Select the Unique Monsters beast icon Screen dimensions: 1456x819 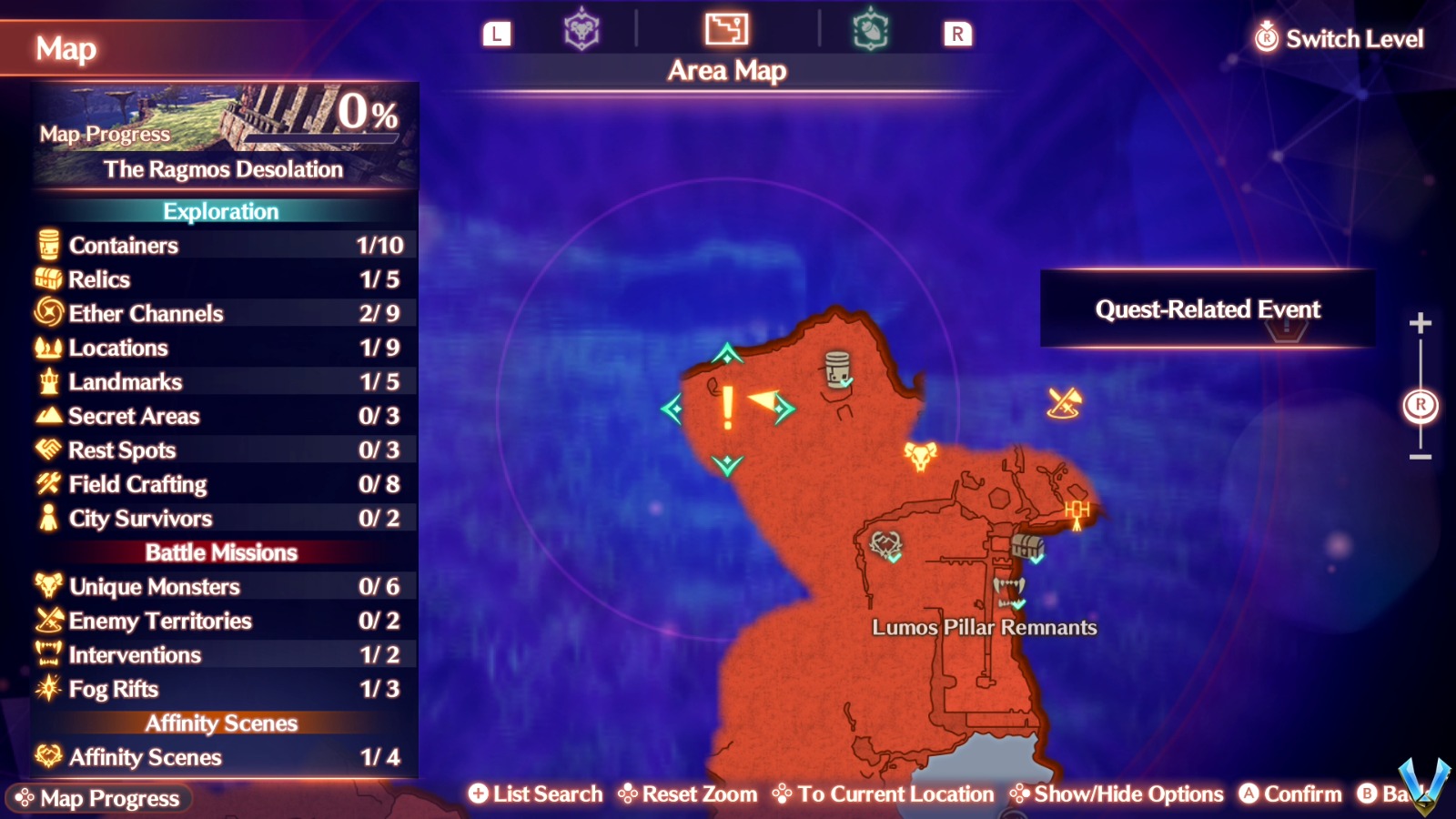point(47,586)
